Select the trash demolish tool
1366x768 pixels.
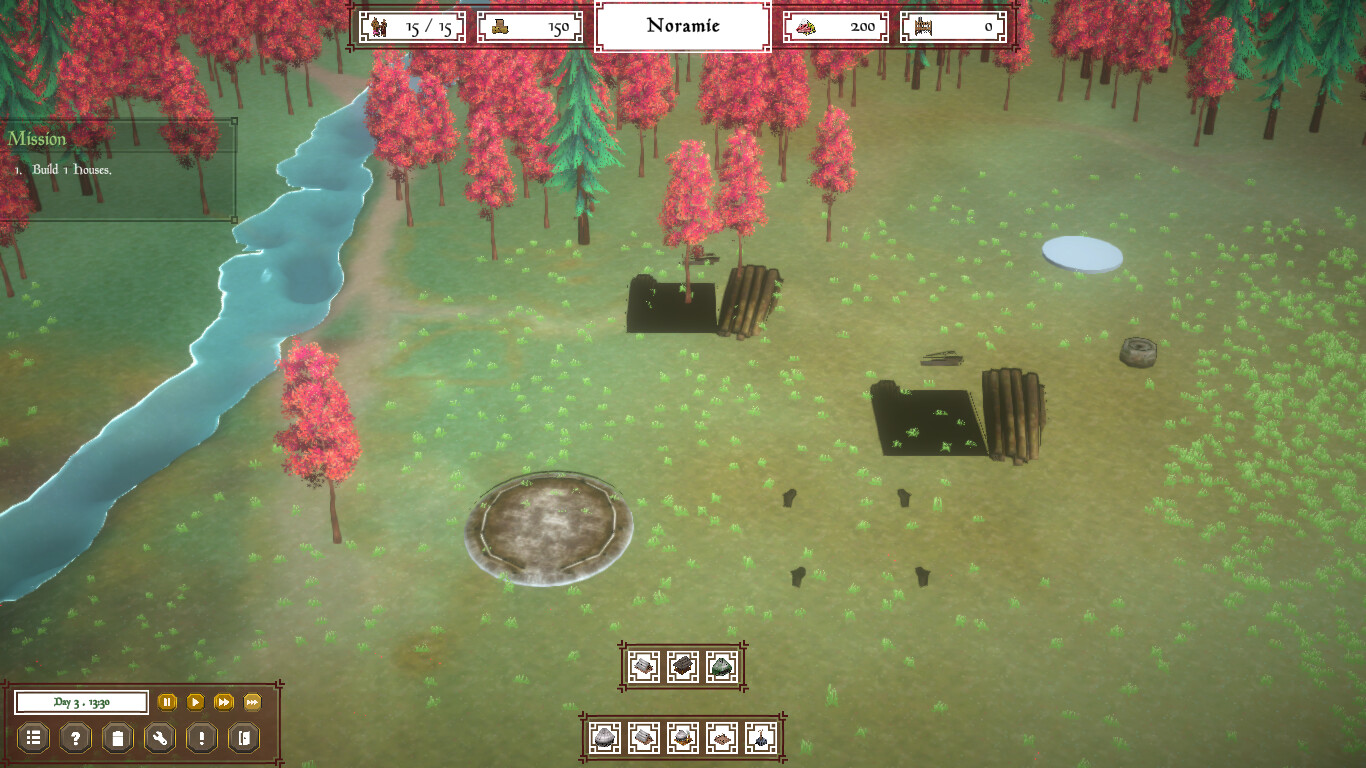(119, 738)
